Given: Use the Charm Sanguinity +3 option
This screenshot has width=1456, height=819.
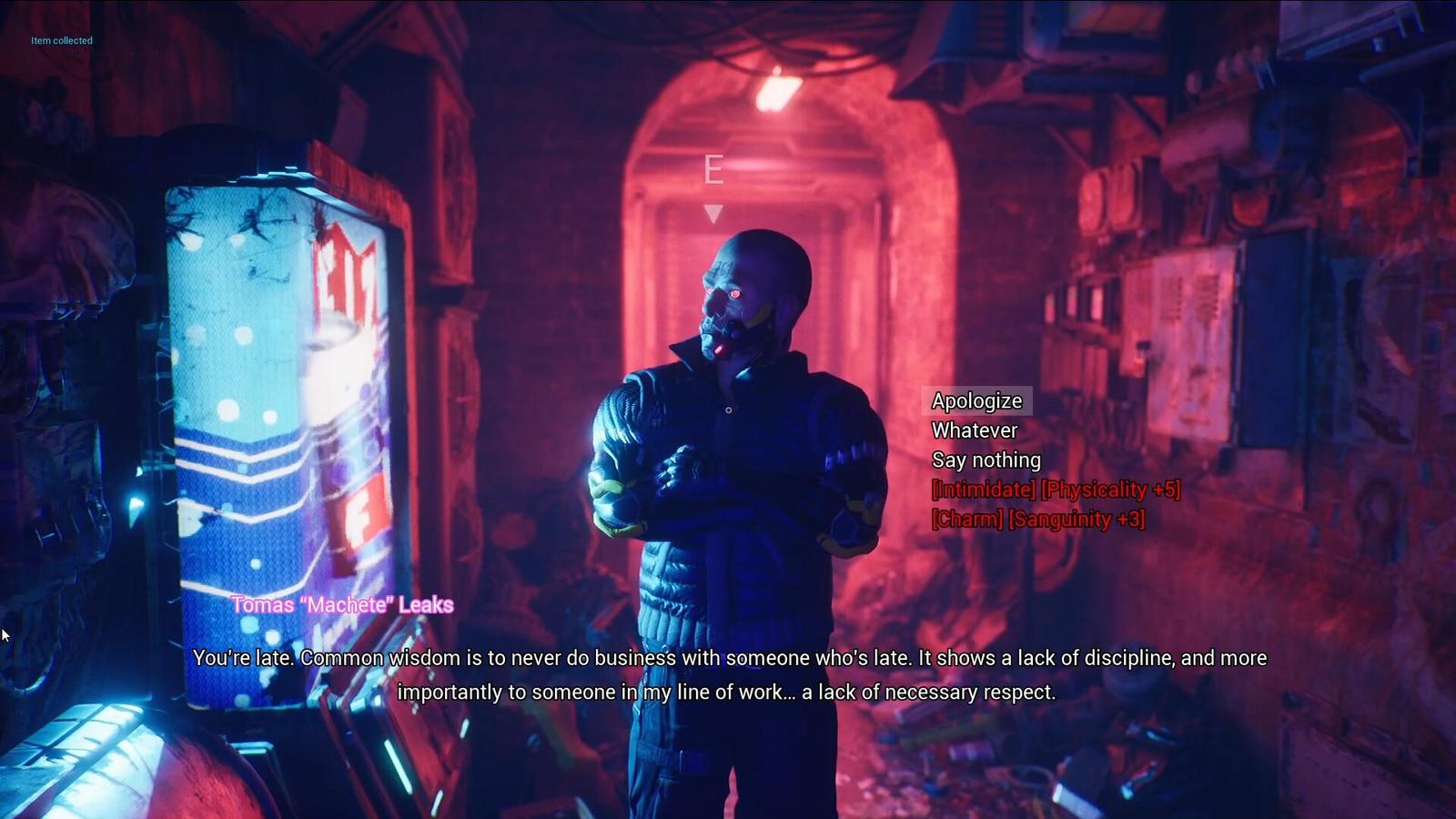Looking at the screenshot, I should pyautogui.click(x=1036, y=521).
